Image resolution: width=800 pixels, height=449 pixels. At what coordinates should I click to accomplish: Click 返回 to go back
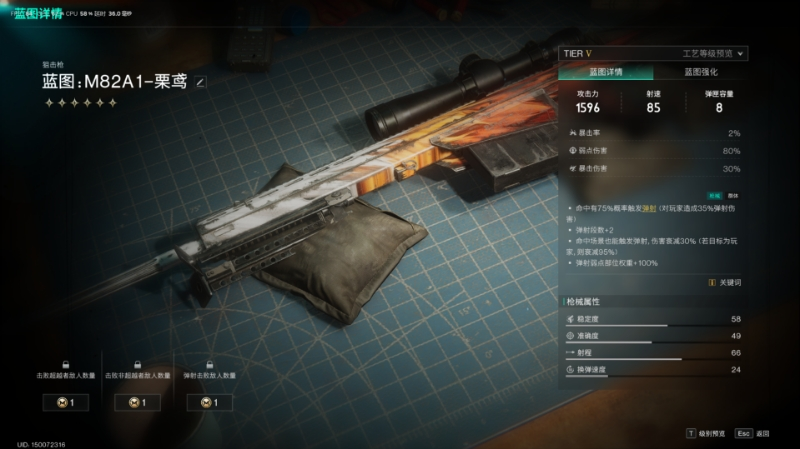point(753,434)
